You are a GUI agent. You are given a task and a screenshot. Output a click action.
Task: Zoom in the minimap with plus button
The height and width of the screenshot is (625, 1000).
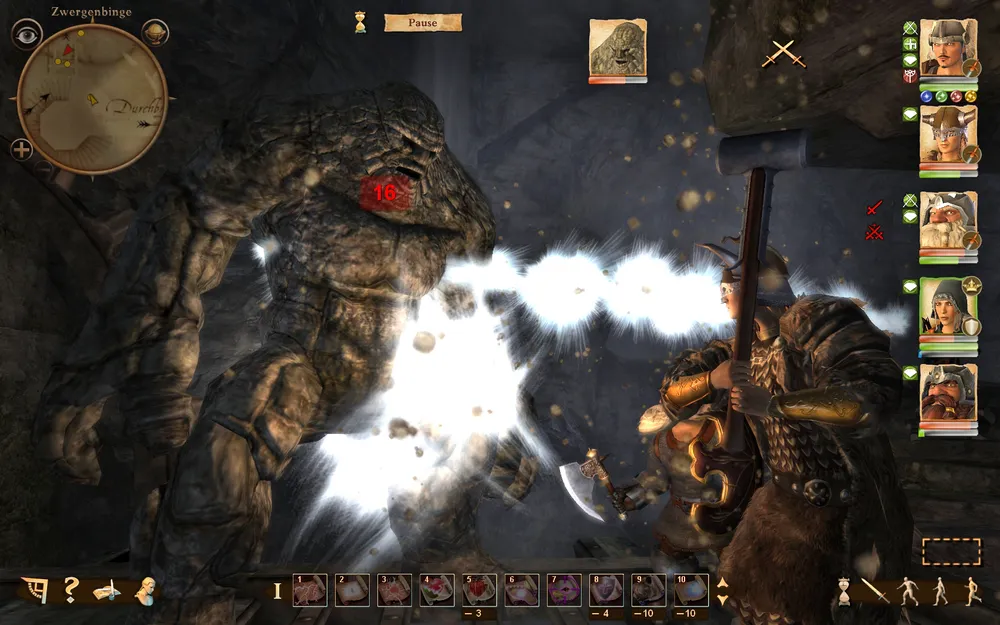click(22, 151)
